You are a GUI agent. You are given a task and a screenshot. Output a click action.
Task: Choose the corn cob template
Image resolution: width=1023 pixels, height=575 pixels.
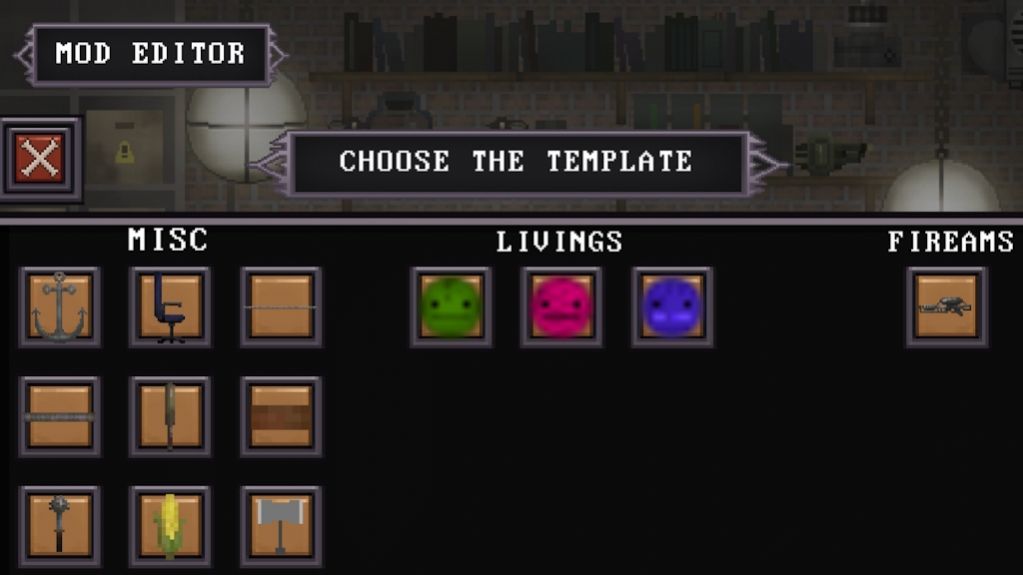(170, 526)
